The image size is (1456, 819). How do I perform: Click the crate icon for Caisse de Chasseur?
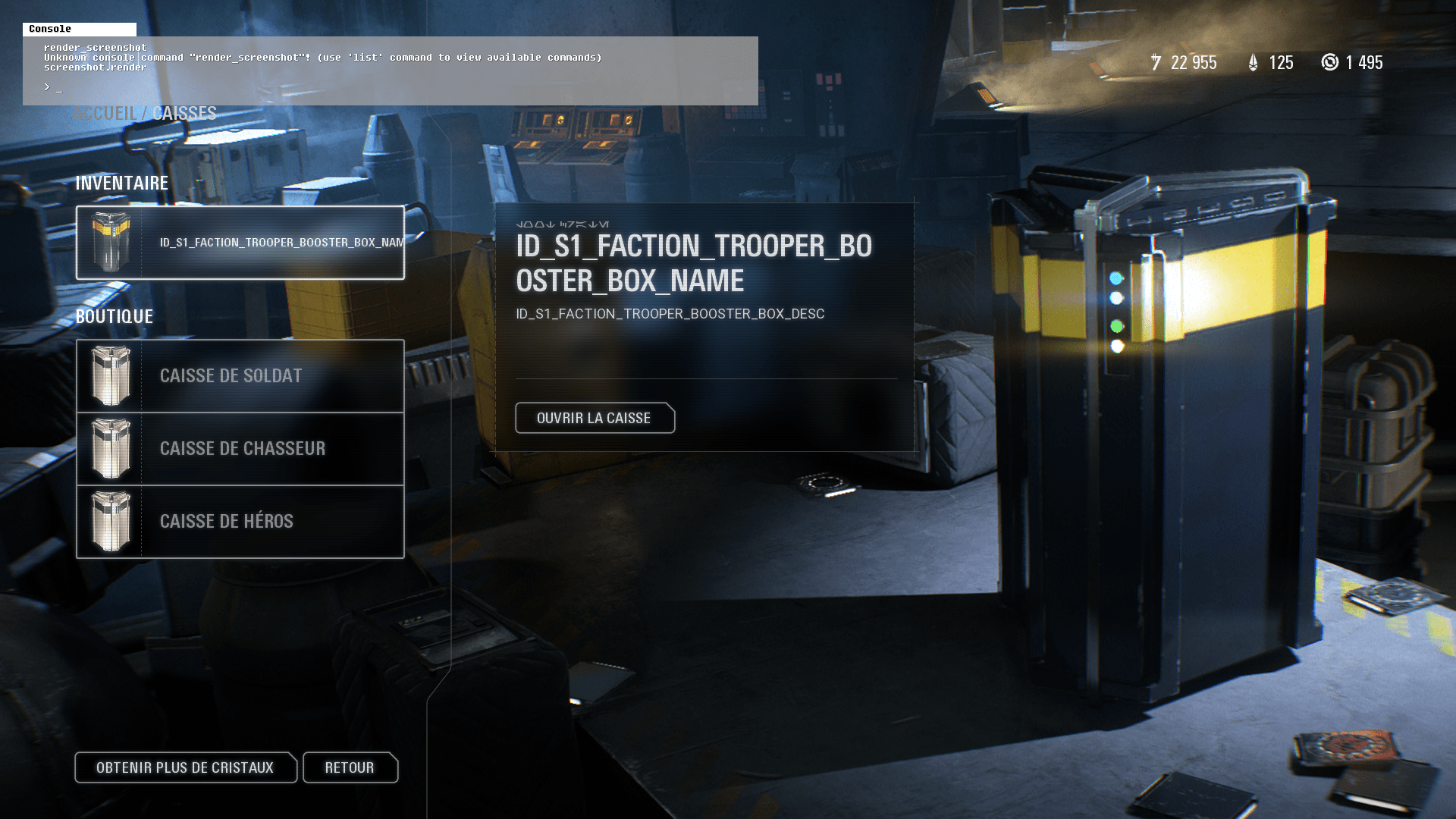[112, 448]
